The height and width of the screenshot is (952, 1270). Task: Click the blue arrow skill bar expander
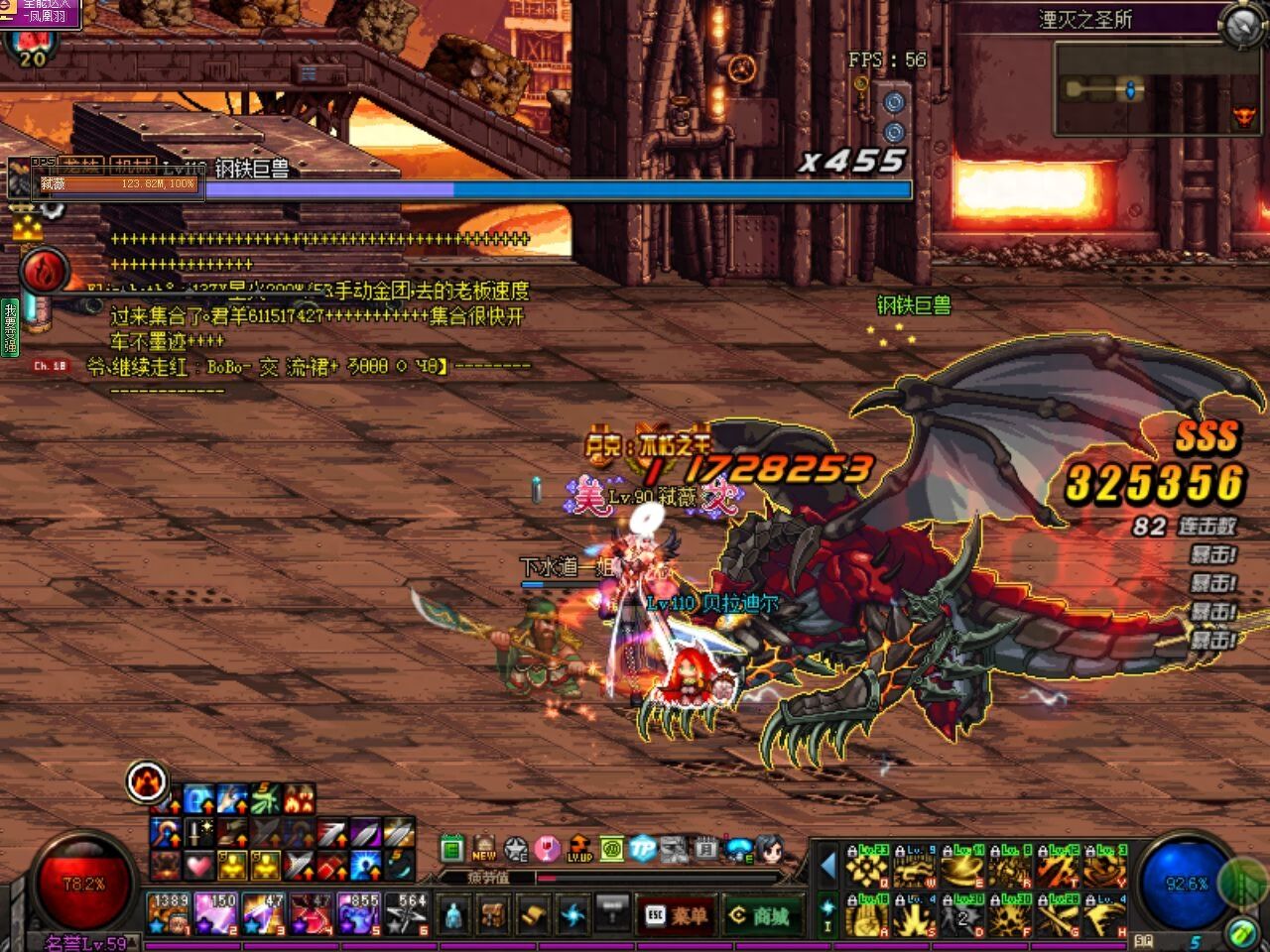click(x=827, y=866)
